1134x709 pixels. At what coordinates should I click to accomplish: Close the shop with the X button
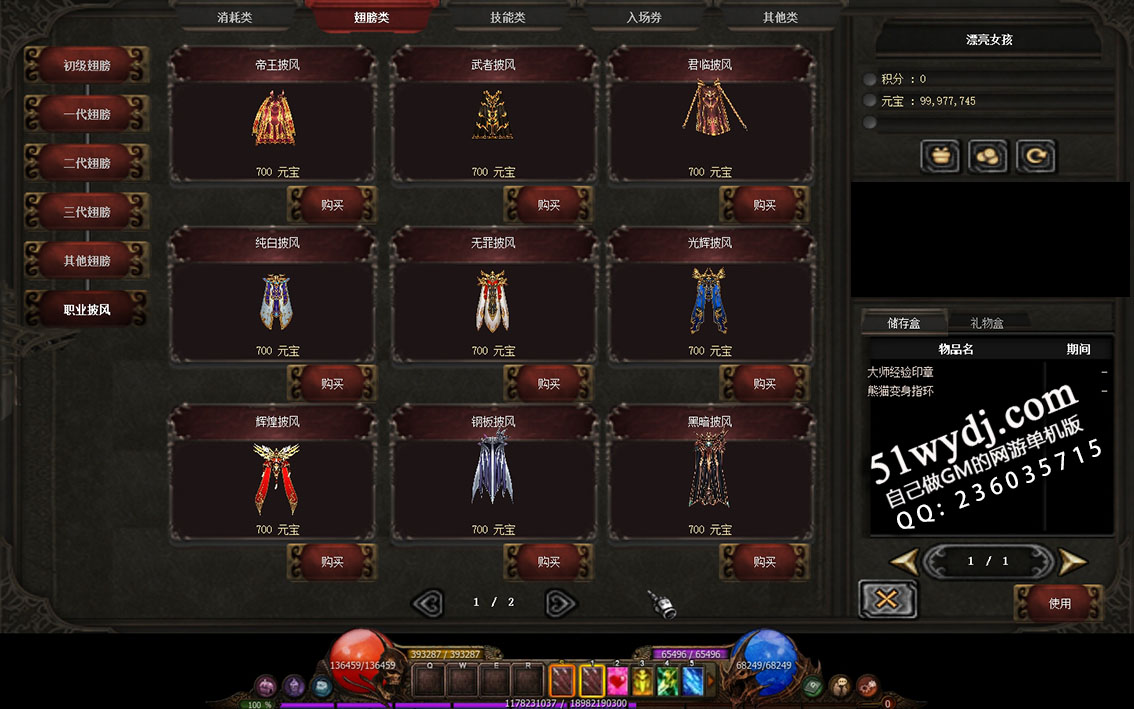click(x=887, y=599)
